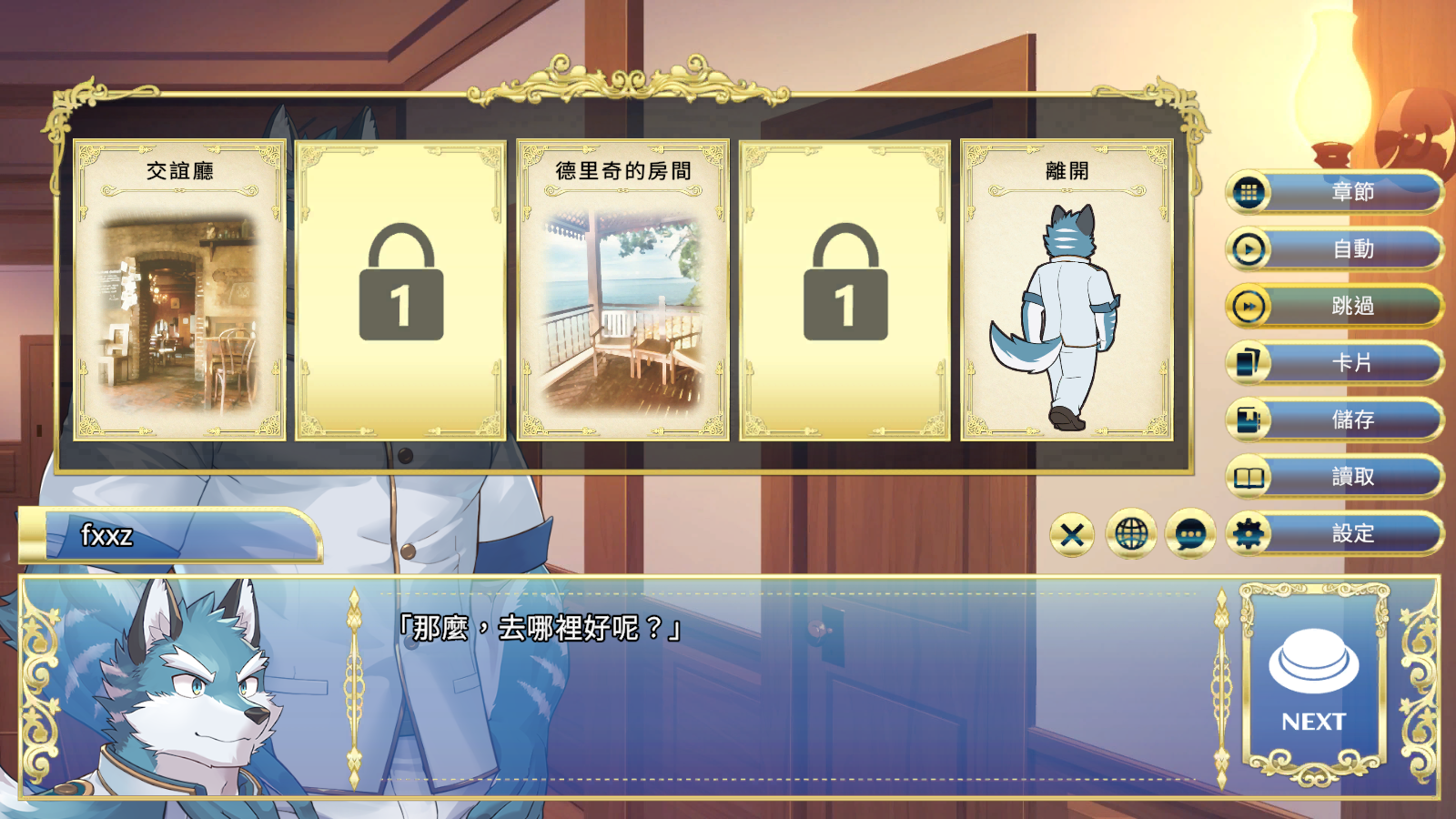The width and height of the screenshot is (1456, 819).
Task: Click the fxxz name plate
Action: 173,537
